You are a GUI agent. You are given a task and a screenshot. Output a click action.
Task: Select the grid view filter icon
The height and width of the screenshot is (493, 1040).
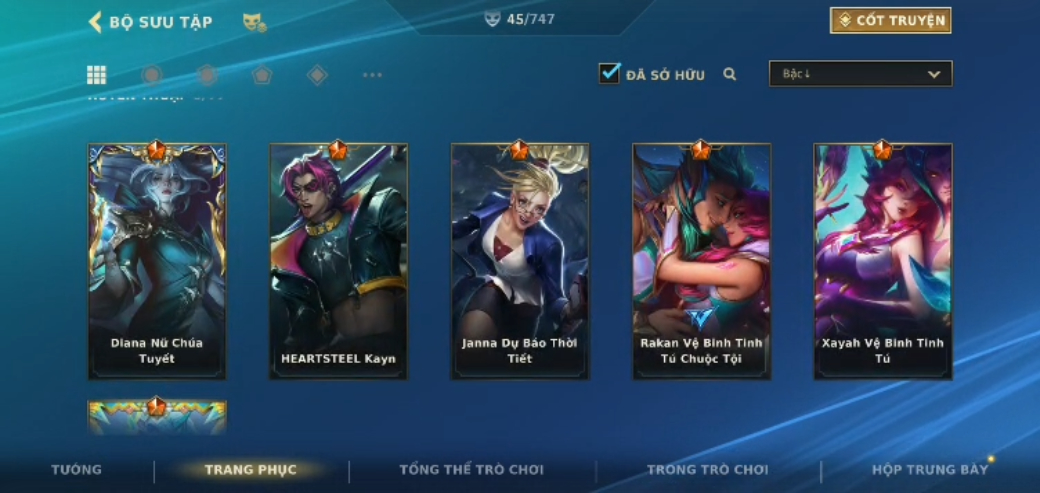point(97,75)
